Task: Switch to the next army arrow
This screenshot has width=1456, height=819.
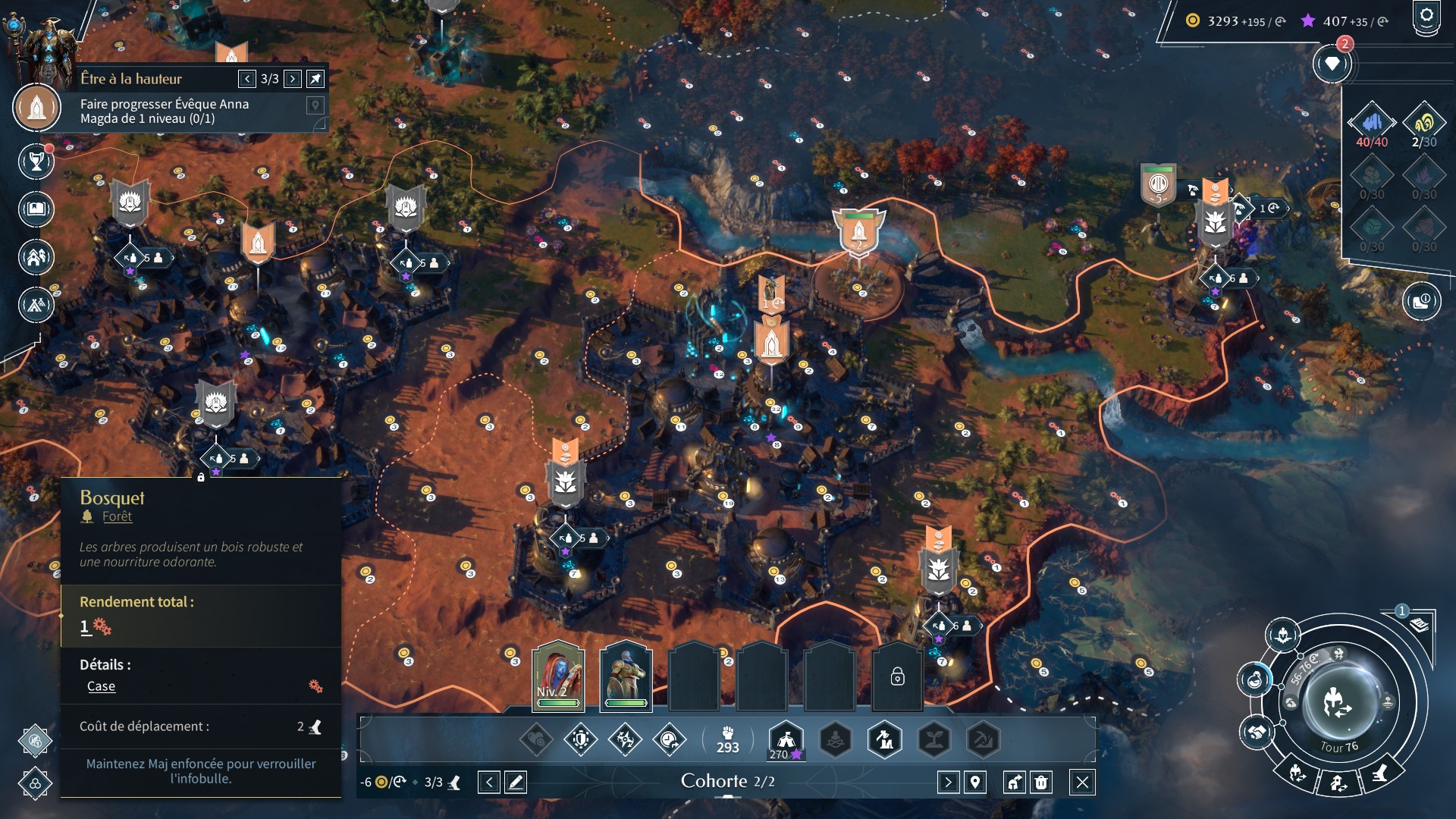Action: 948,782
